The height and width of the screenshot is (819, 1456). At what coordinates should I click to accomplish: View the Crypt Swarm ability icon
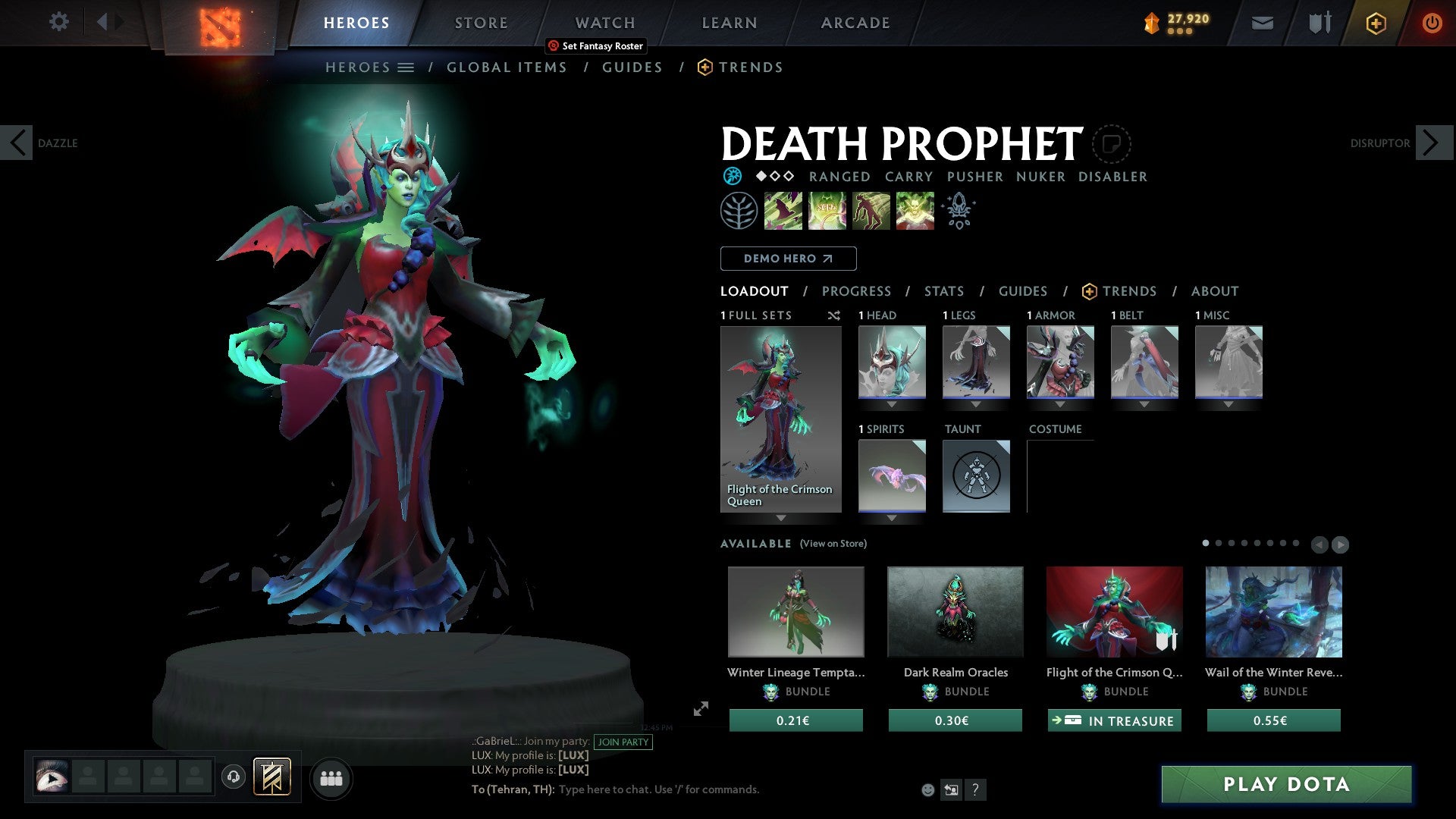pos(783,210)
